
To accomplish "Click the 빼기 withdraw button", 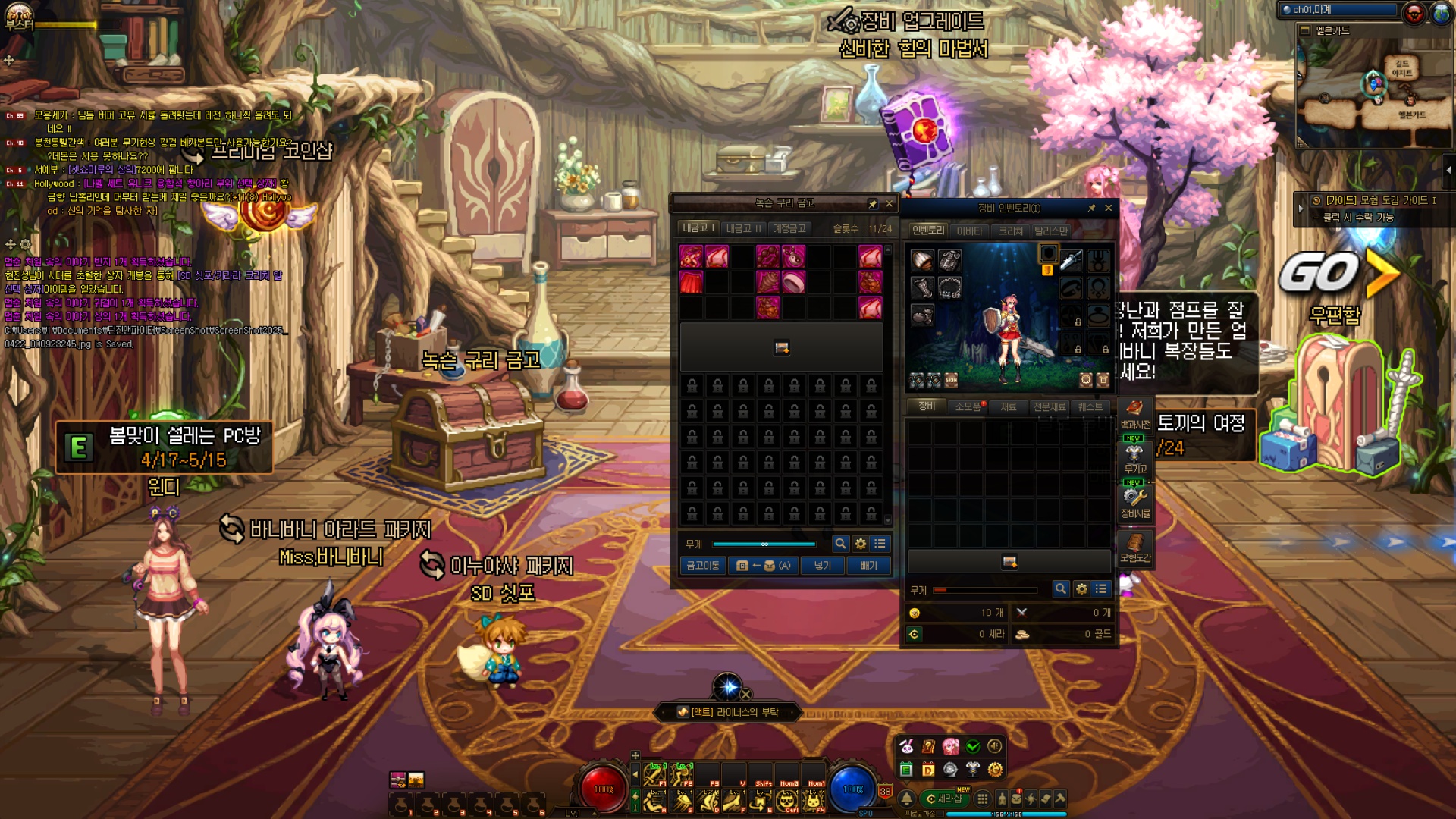I will point(868,566).
